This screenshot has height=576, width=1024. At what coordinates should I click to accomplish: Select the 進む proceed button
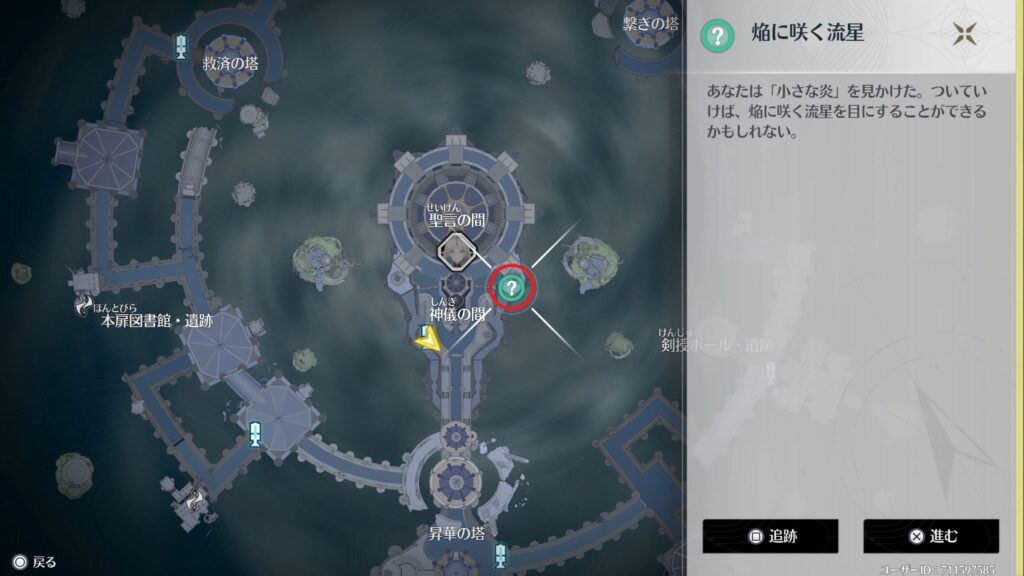pos(931,536)
